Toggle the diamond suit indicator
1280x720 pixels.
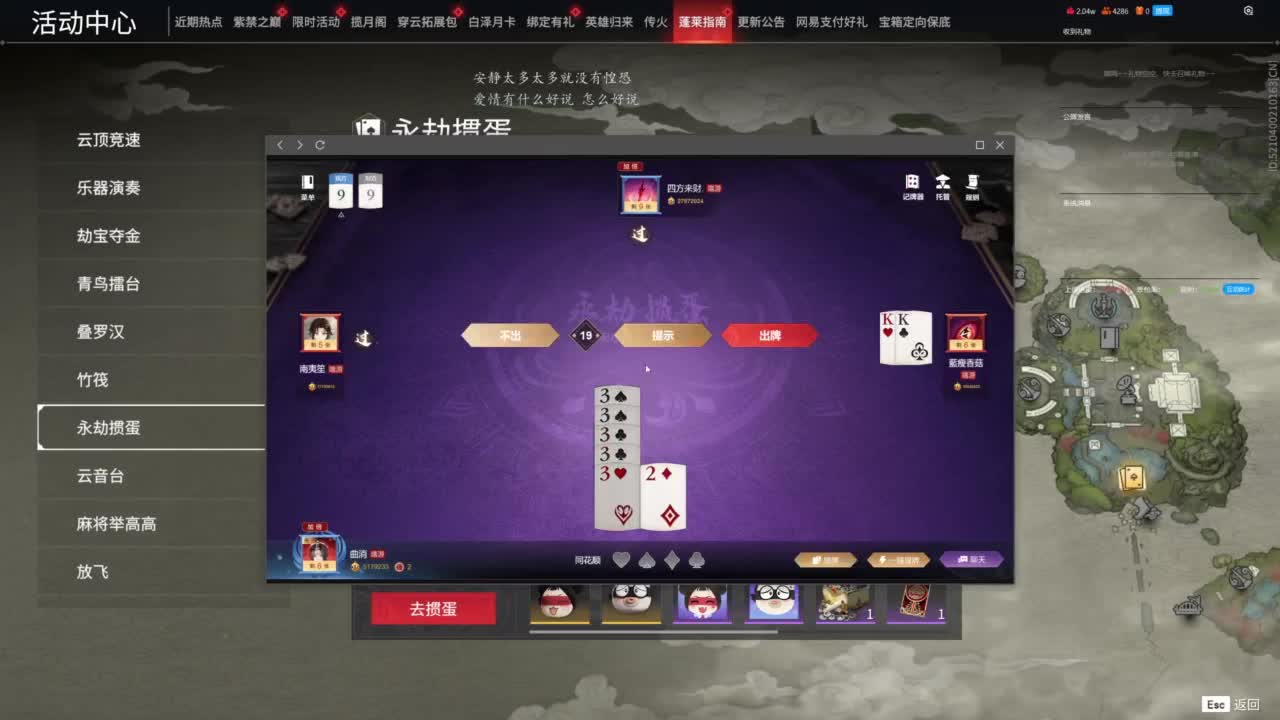tap(672, 559)
